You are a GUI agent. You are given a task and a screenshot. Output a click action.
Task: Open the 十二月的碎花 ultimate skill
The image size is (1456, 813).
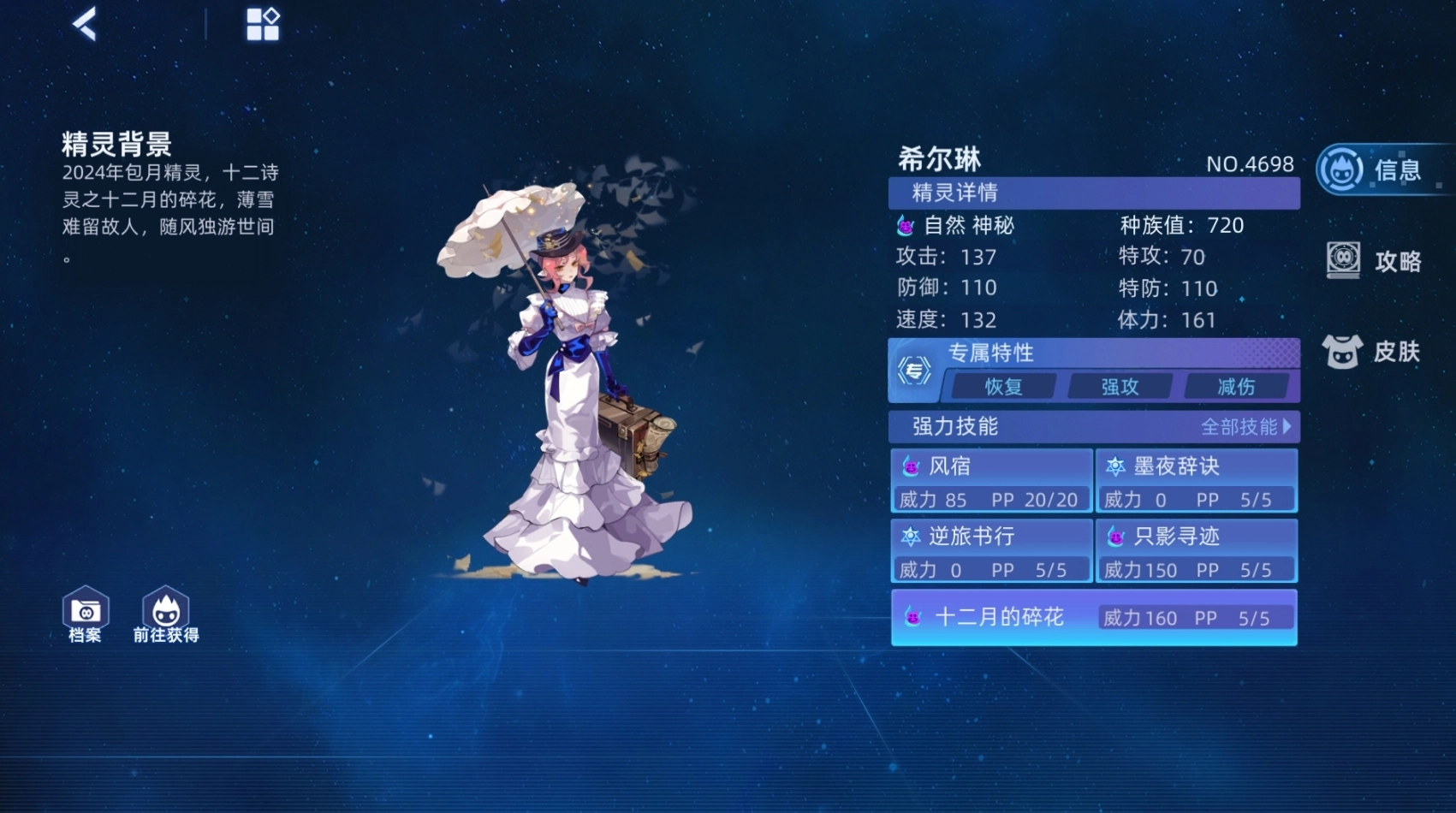[1094, 617]
